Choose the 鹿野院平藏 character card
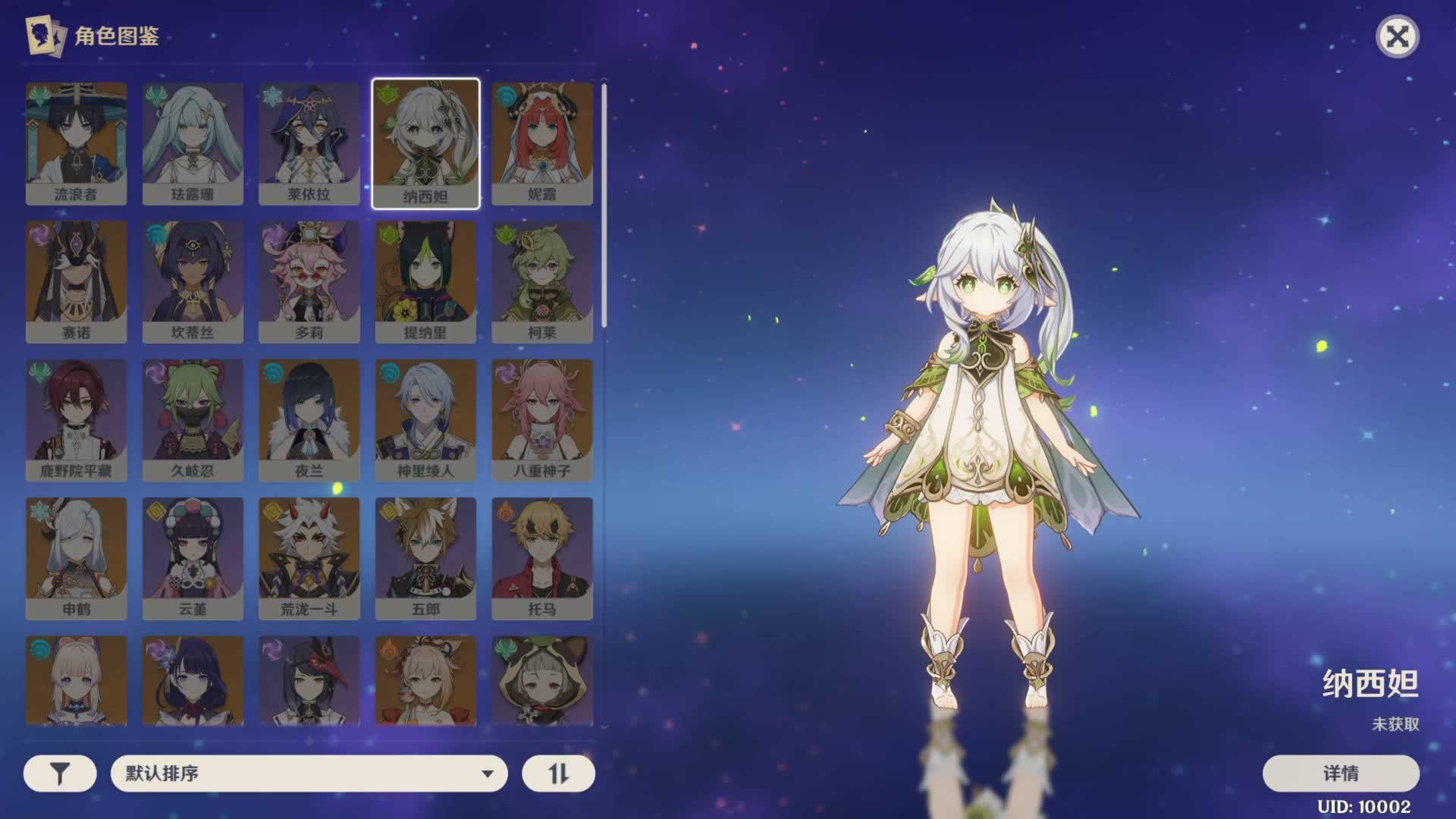 click(x=76, y=420)
